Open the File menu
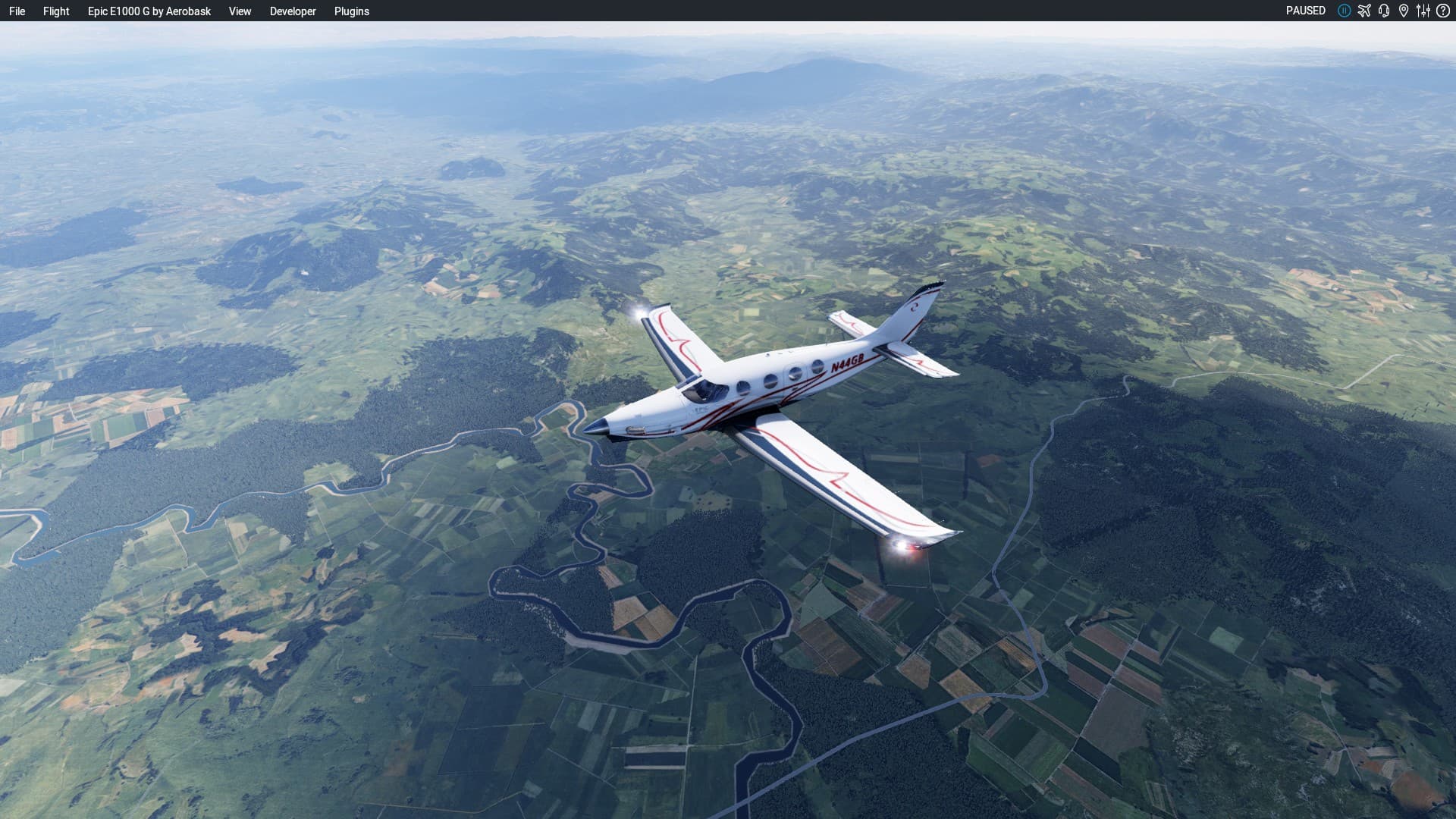1456x819 pixels. (x=17, y=11)
